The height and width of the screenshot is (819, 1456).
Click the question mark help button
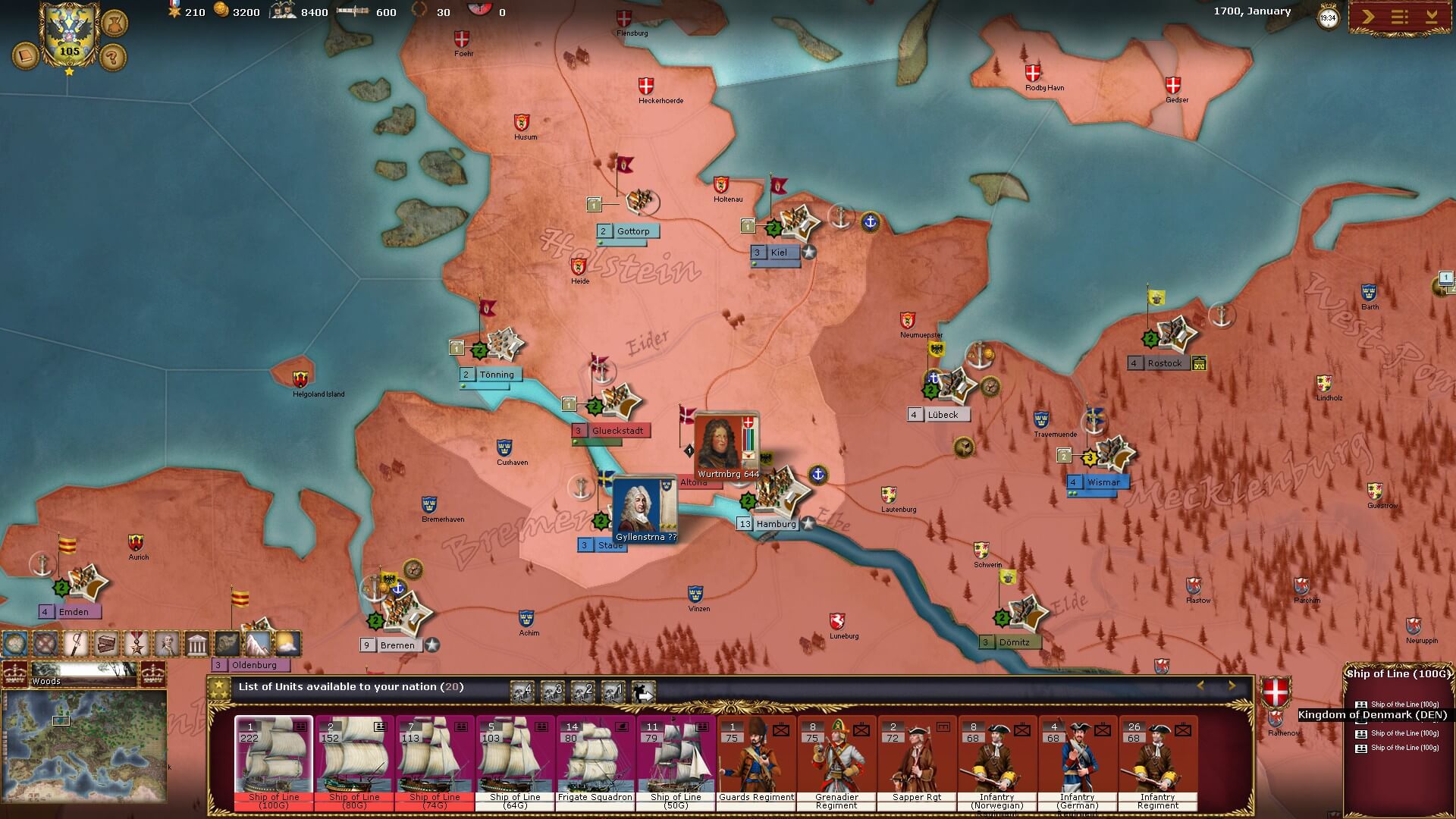pyautogui.click(x=113, y=56)
